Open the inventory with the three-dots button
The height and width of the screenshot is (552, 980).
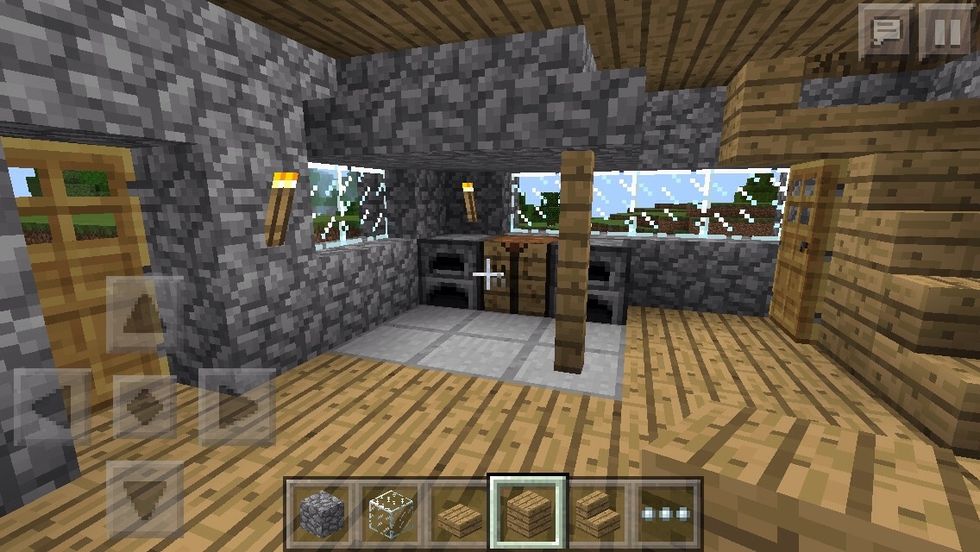667,511
